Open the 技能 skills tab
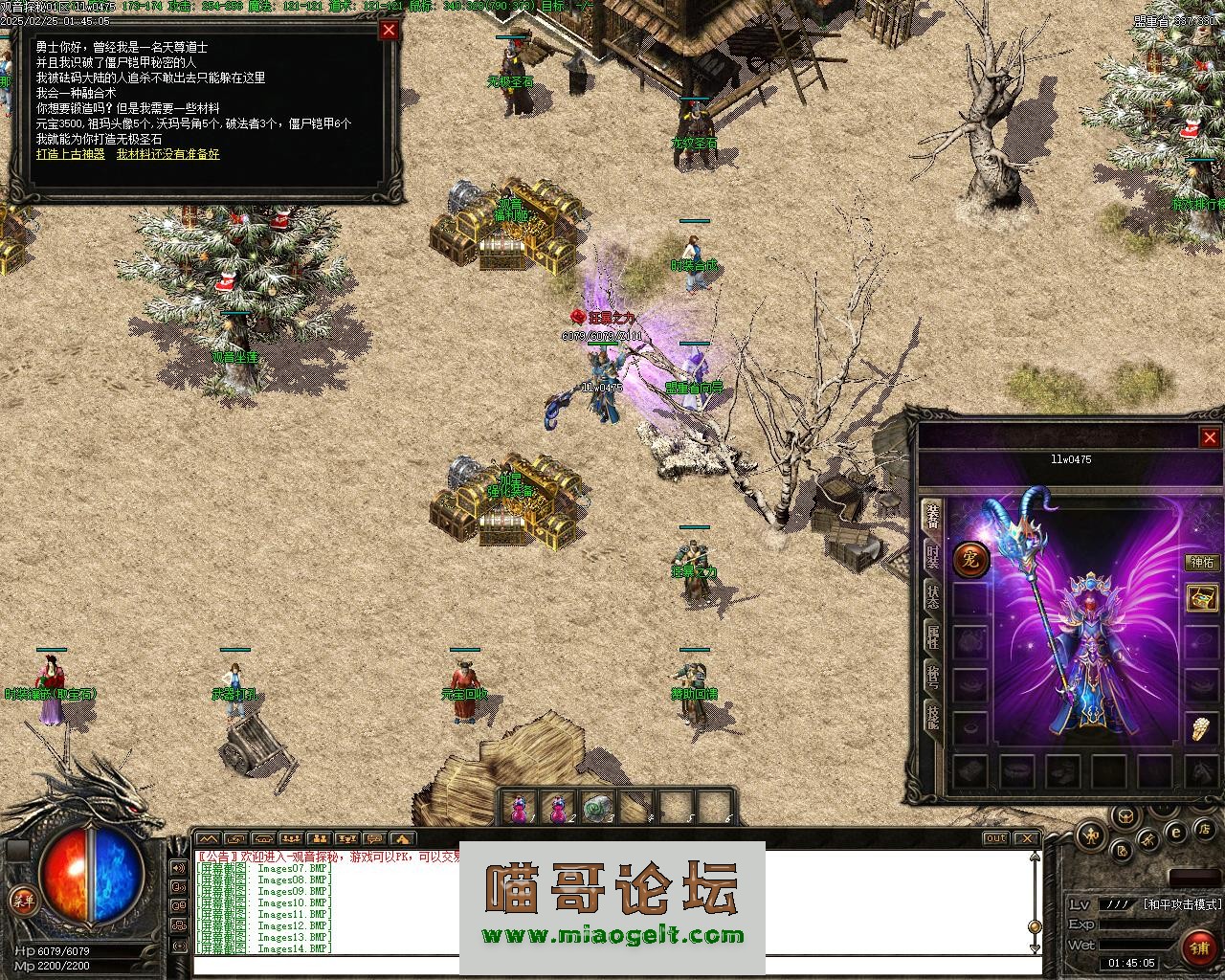1225x980 pixels. (x=932, y=715)
